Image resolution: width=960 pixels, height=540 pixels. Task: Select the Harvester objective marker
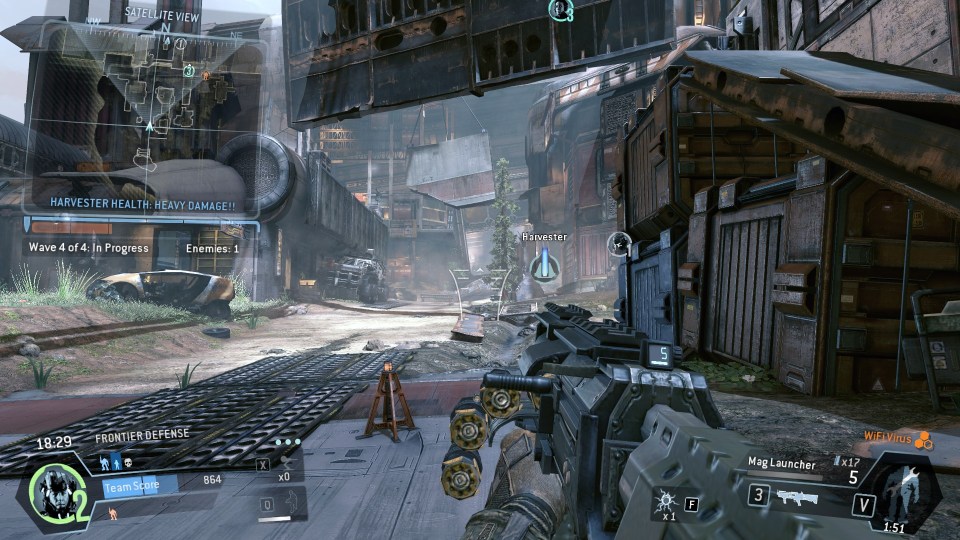[544, 264]
